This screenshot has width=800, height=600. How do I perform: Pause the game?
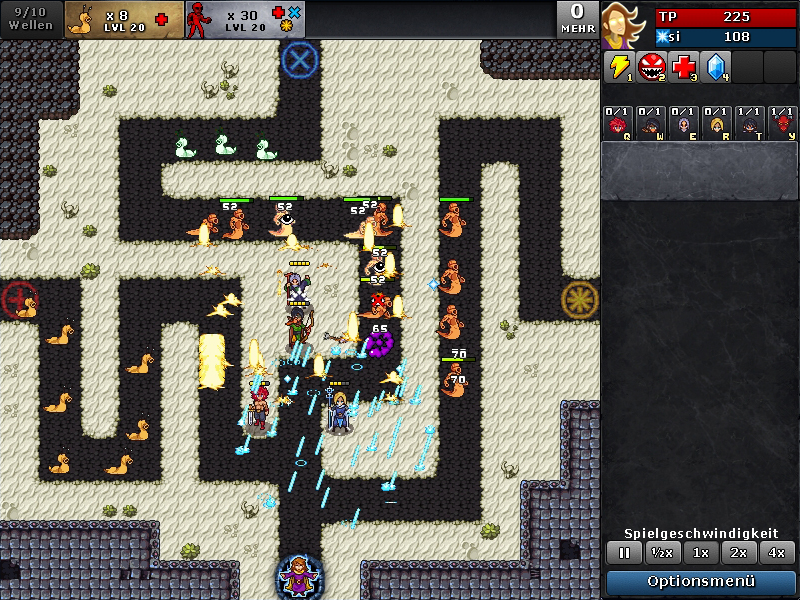coord(624,552)
